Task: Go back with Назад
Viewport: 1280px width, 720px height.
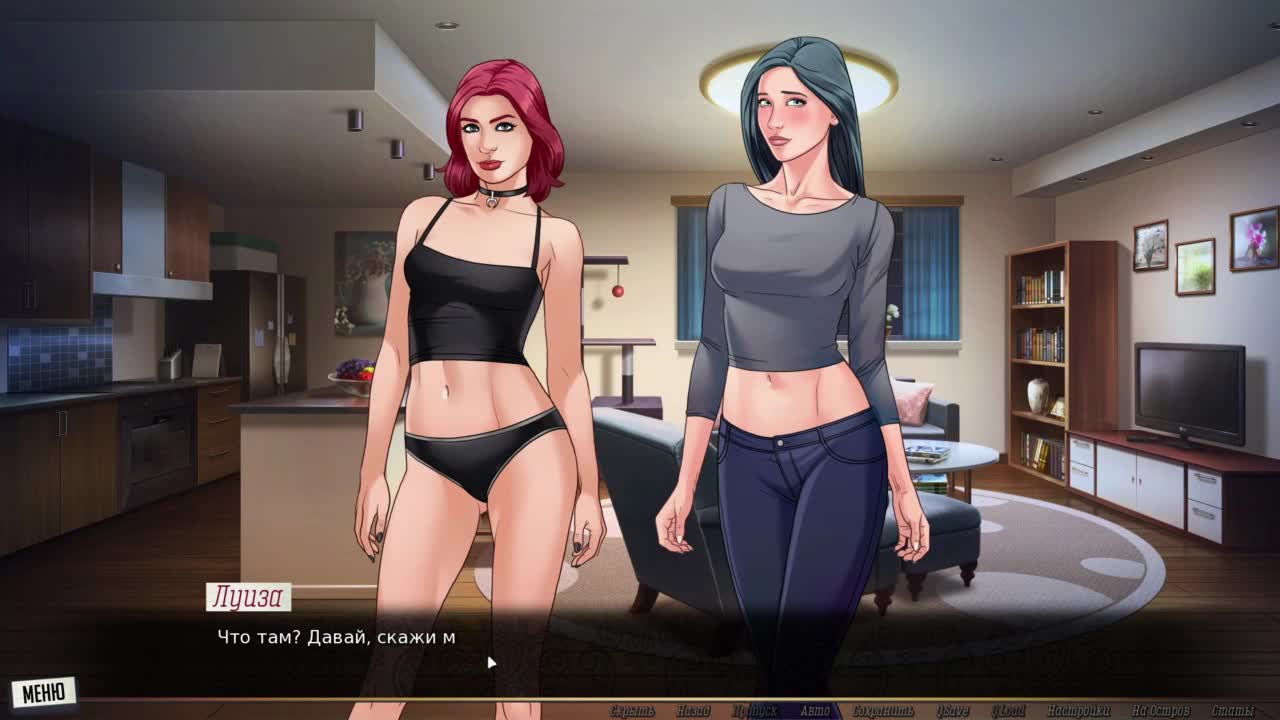Action: click(x=692, y=711)
